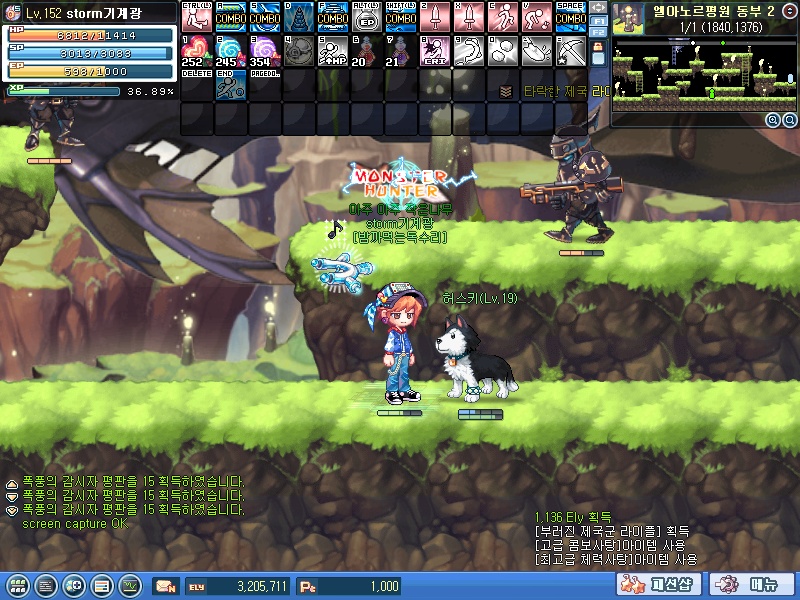The height and width of the screenshot is (600, 800).
Task: Open the 매뉴 menu button
Action: tap(752, 584)
